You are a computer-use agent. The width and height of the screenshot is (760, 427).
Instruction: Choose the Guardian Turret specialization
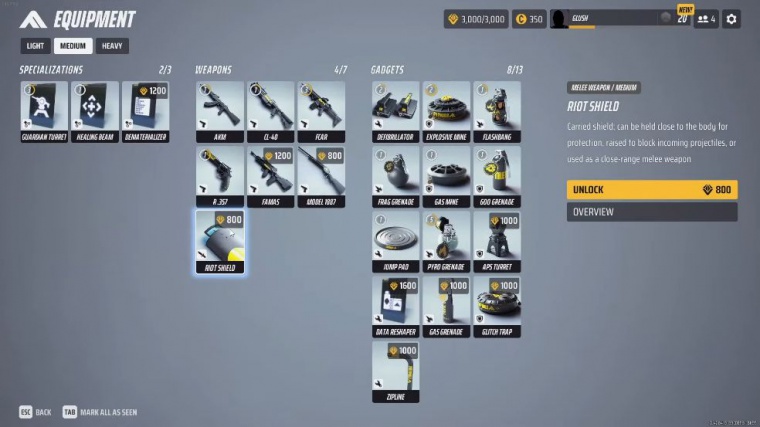click(44, 111)
